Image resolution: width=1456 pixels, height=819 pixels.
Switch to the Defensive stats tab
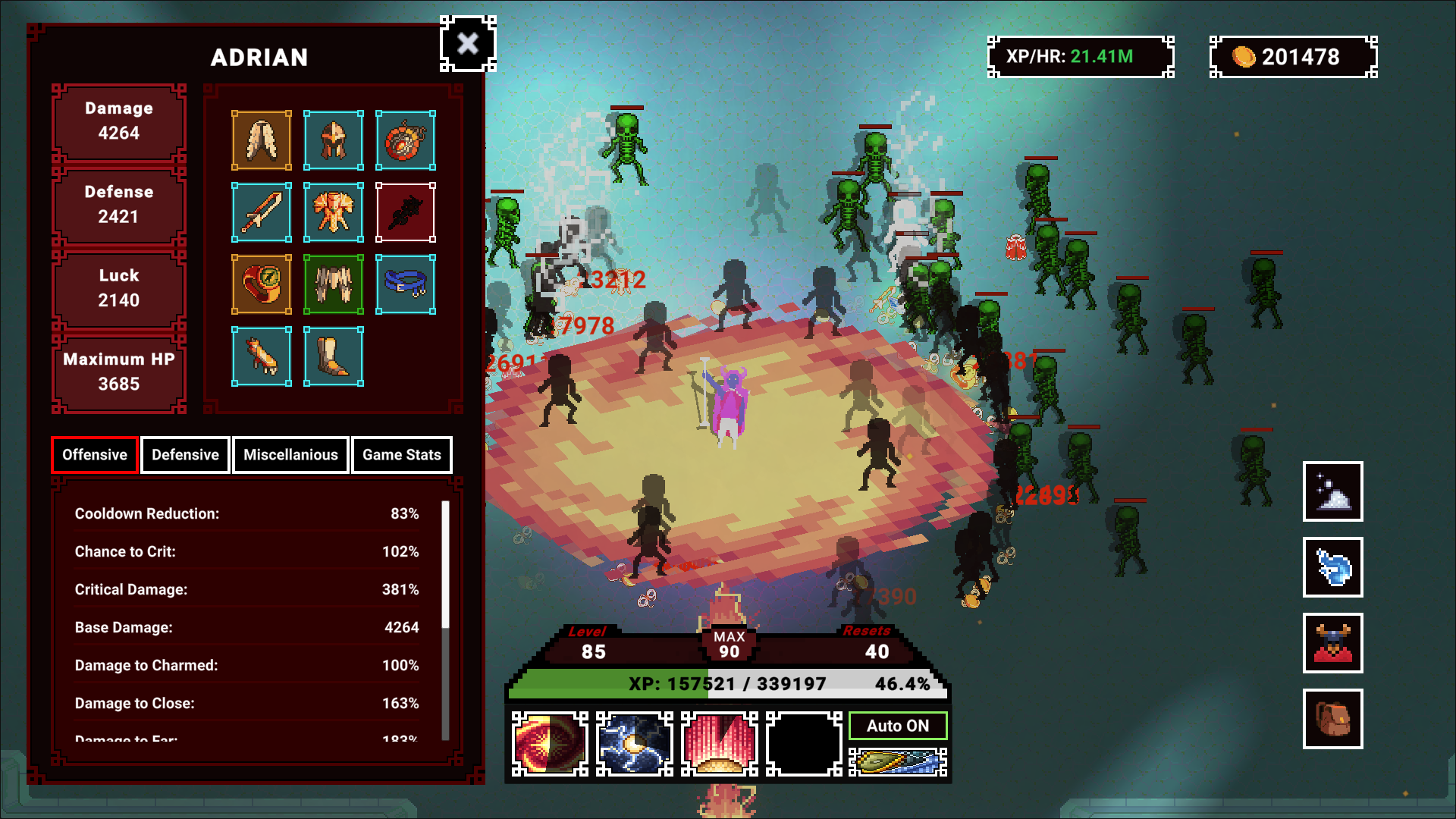point(185,455)
